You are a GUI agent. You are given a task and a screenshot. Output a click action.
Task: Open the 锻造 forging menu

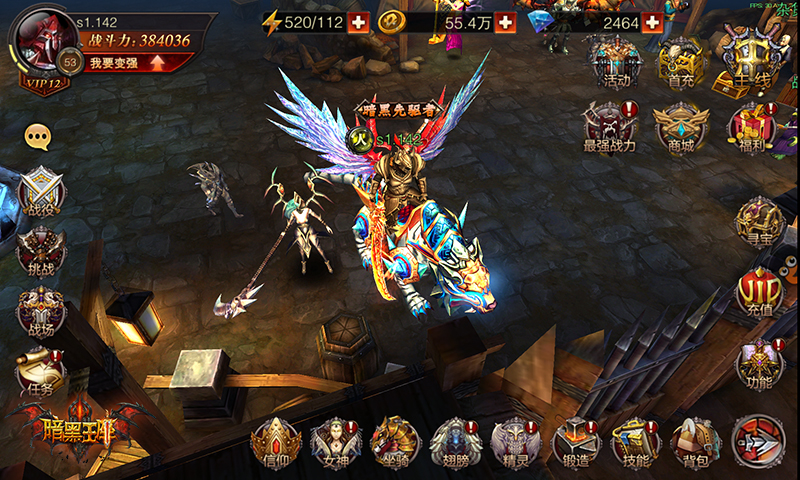click(x=576, y=442)
